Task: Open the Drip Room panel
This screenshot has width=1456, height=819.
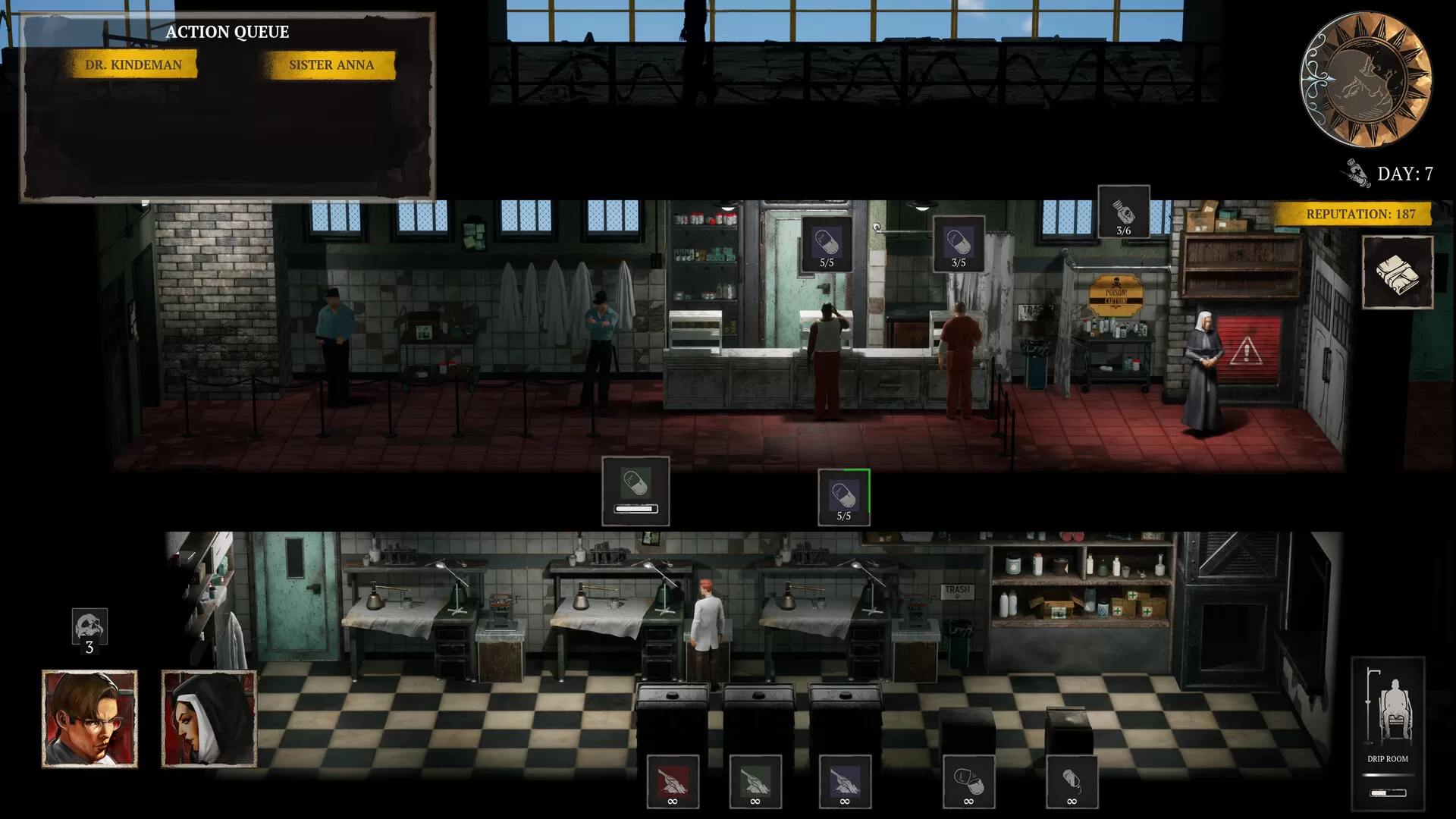Action: coord(1388,733)
